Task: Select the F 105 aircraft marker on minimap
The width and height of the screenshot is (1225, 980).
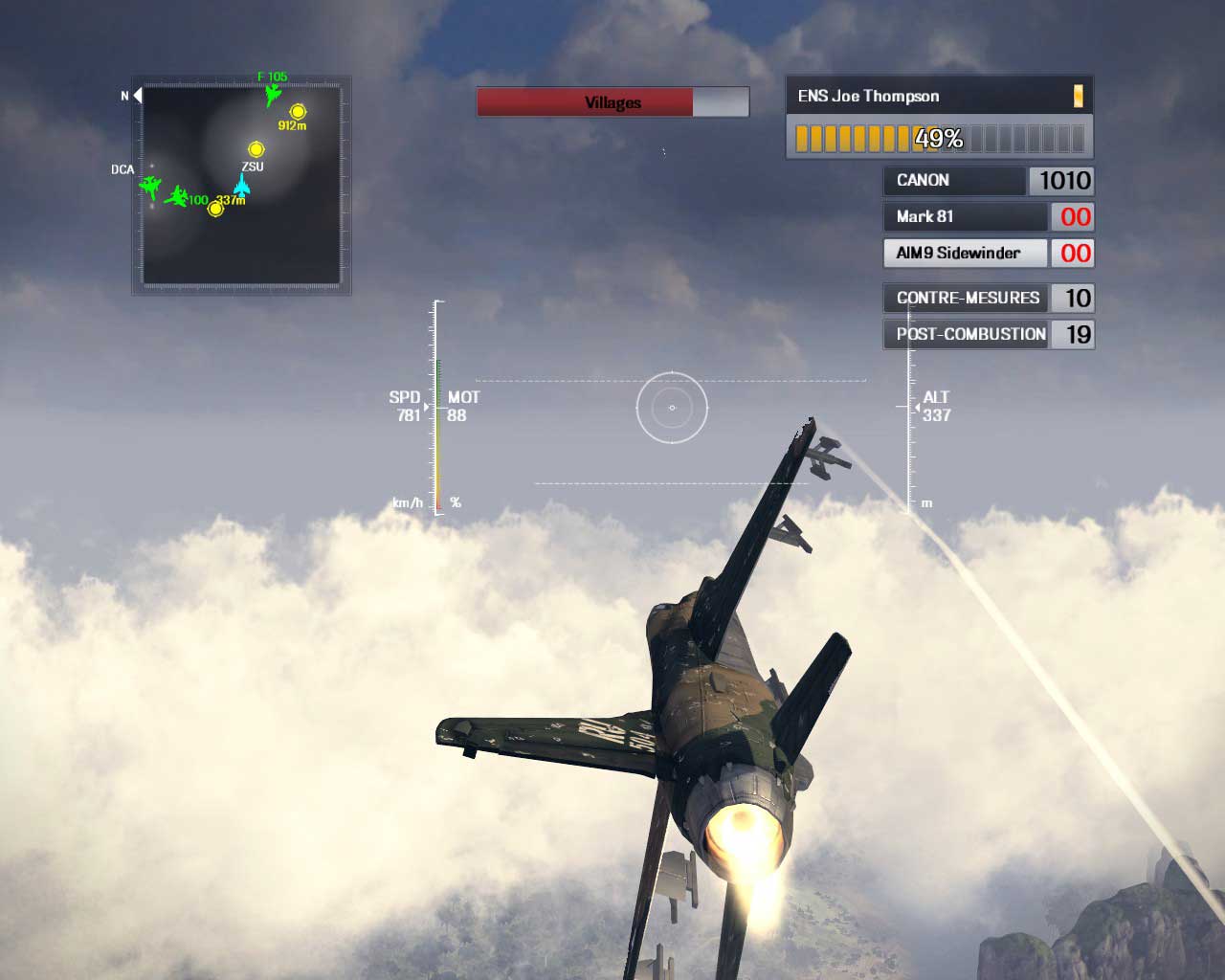Action: coord(273,94)
